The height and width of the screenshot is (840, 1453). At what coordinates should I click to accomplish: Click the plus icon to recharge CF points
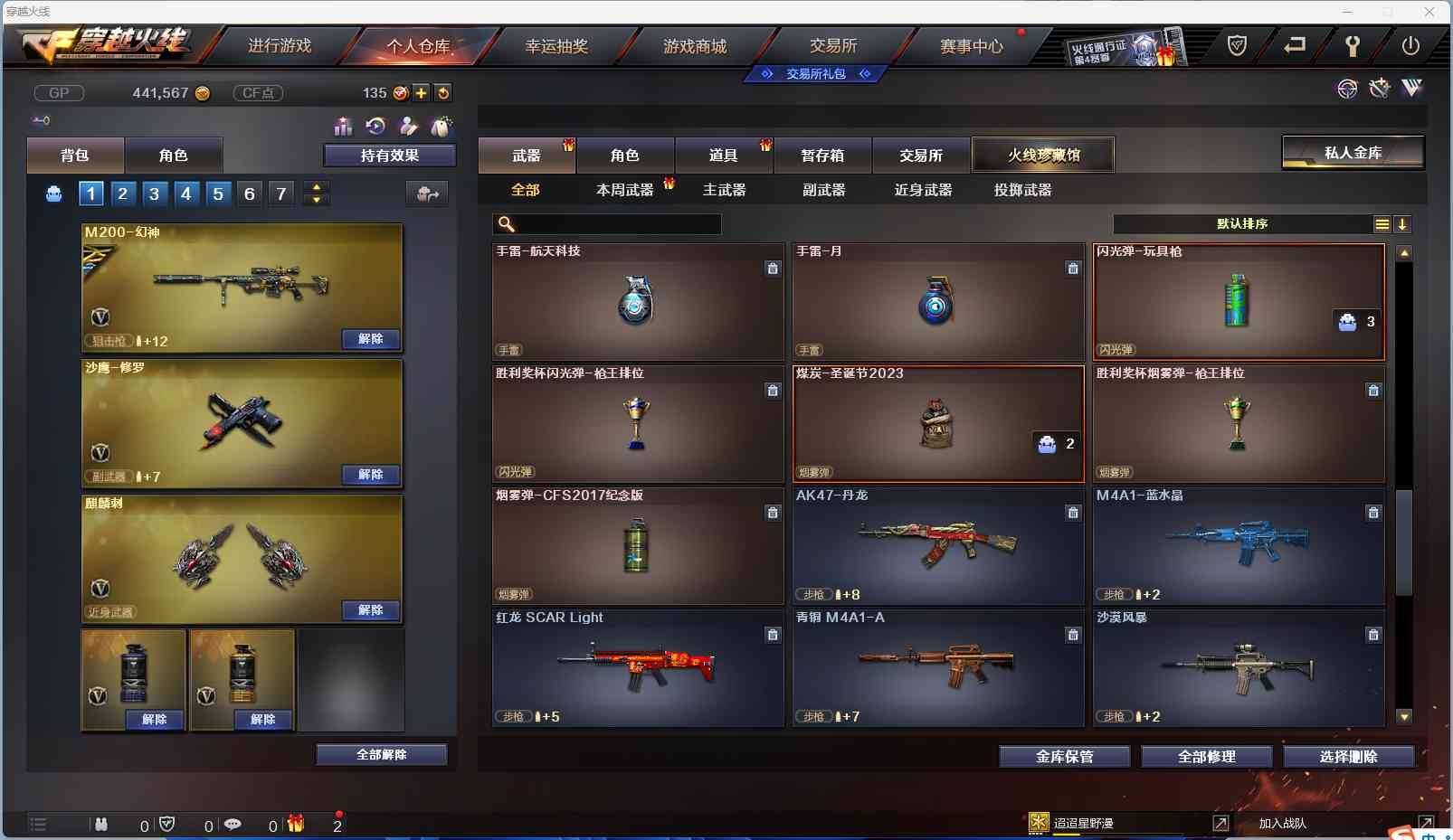422,92
